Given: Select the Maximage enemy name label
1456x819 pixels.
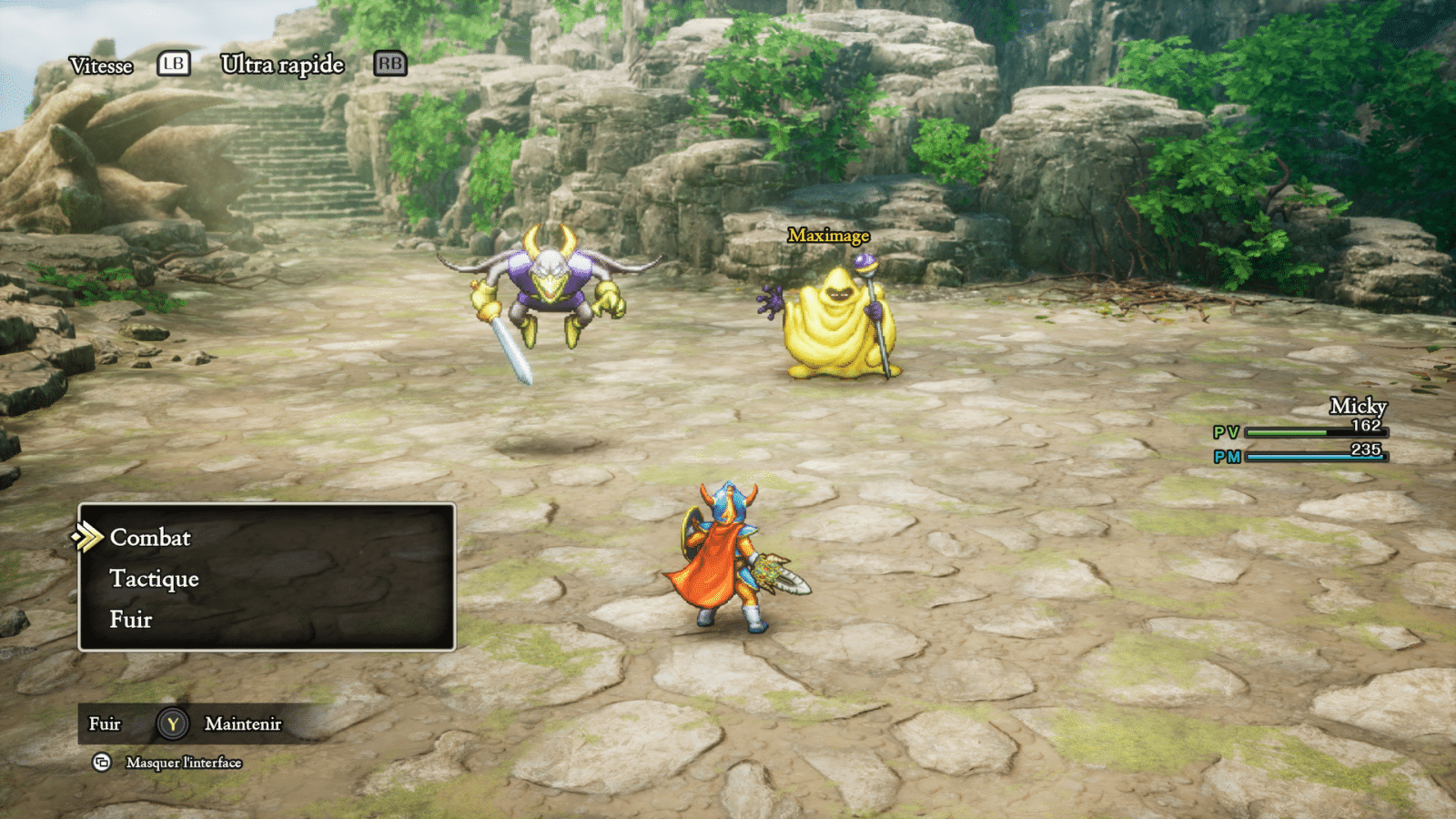Looking at the screenshot, I should [x=828, y=236].
